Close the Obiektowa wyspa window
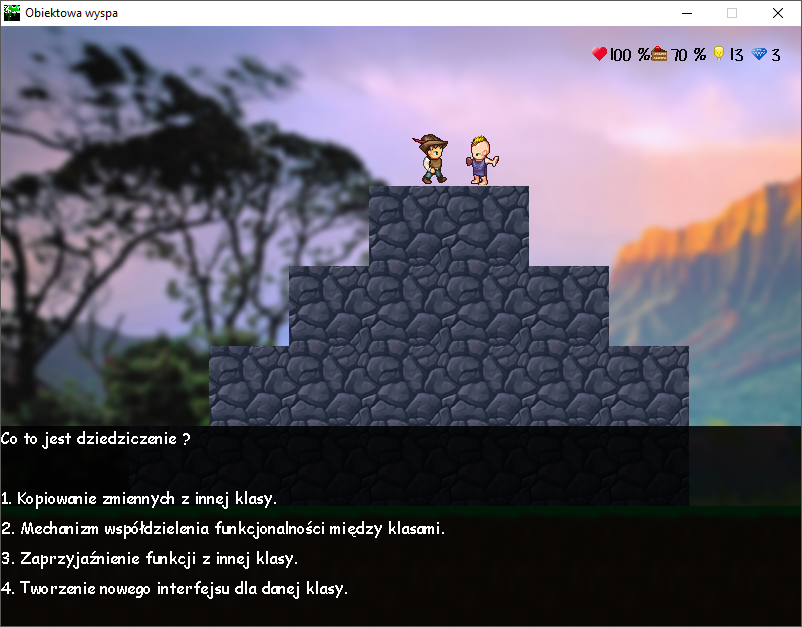 tap(778, 13)
